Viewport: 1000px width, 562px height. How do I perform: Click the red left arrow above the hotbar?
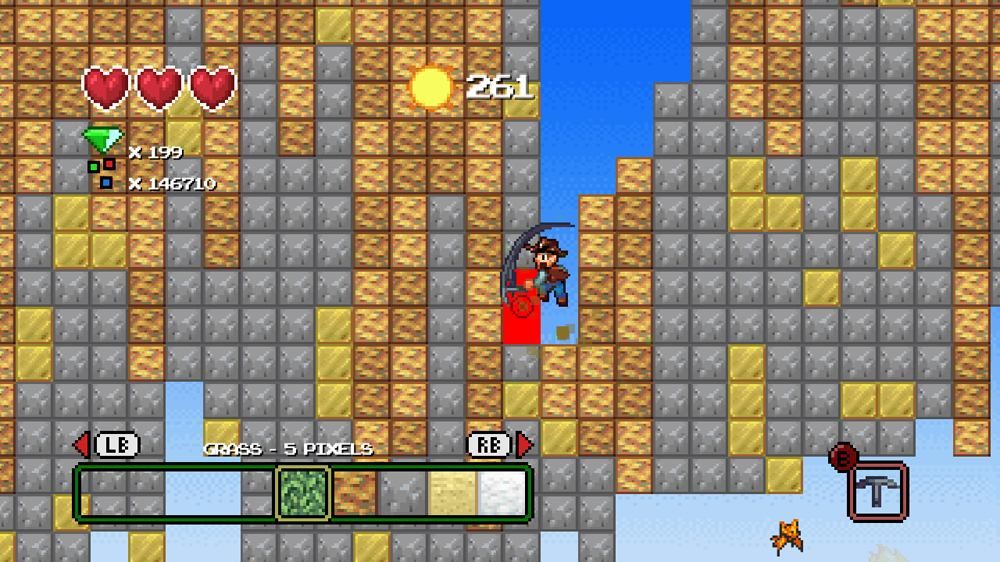pyautogui.click(x=82, y=445)
